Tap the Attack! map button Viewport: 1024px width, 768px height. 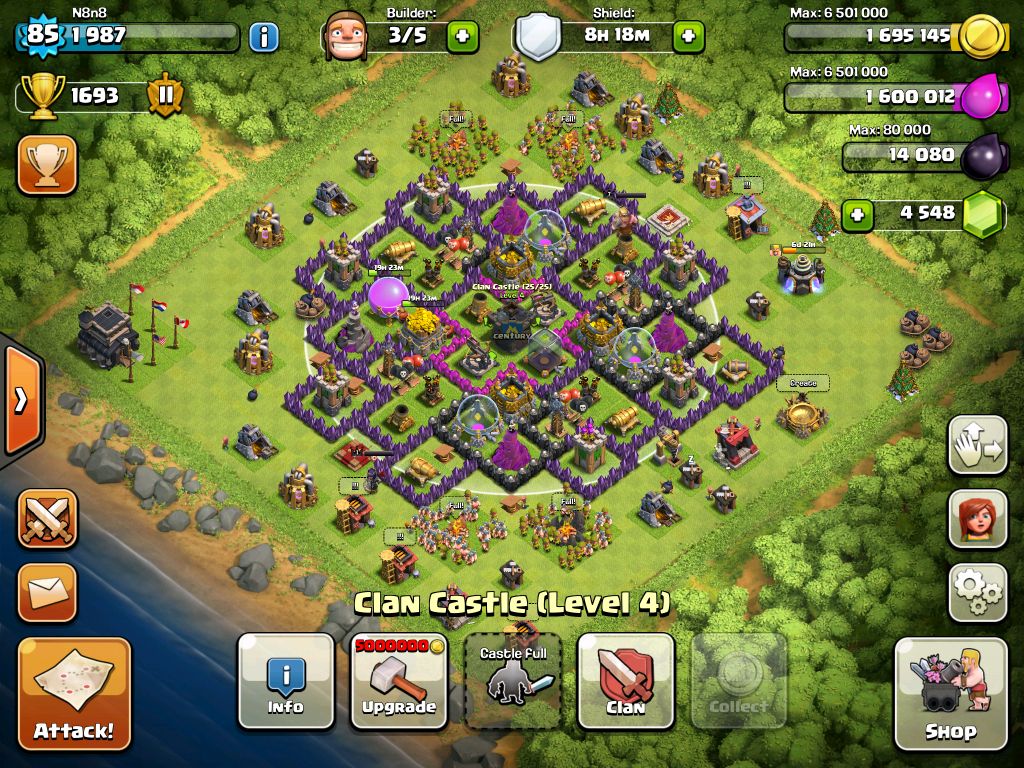pos(74,694)
